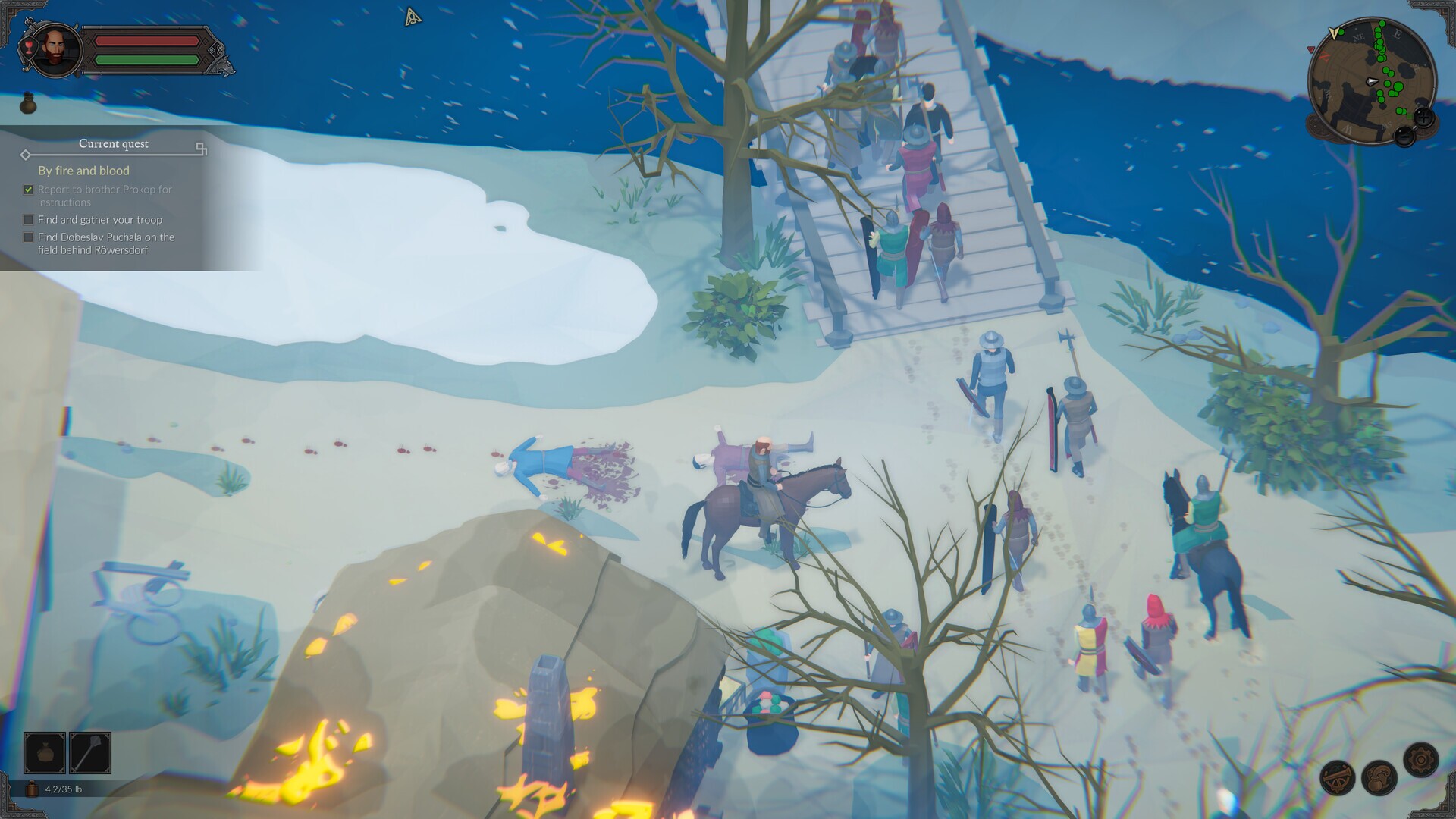
Task: Uncheck 'Report to brother Prokop for instructions'
Action: tap(28, 190)
